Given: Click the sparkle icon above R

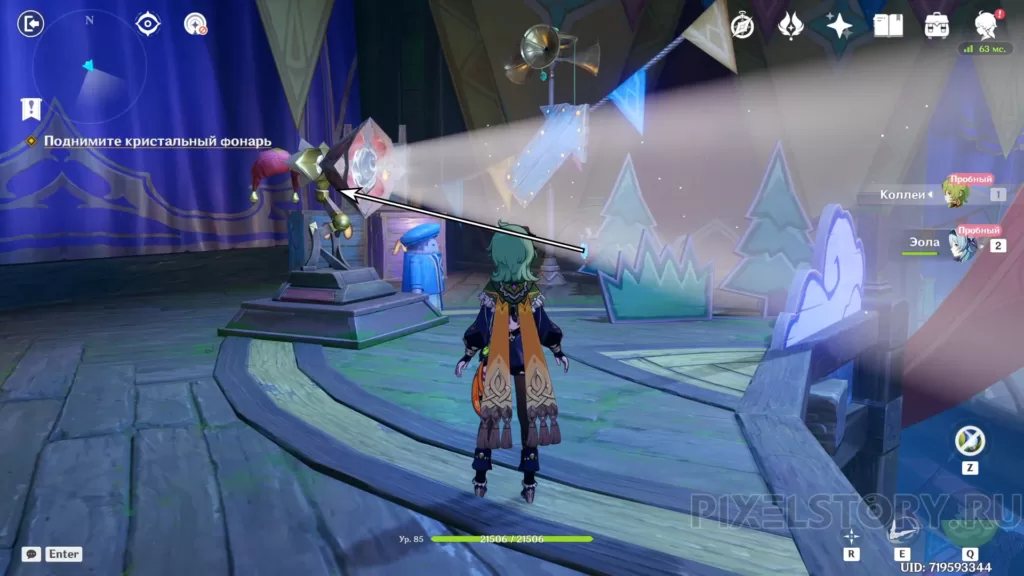Looking at the screenshot, I should tap(851, 536).
